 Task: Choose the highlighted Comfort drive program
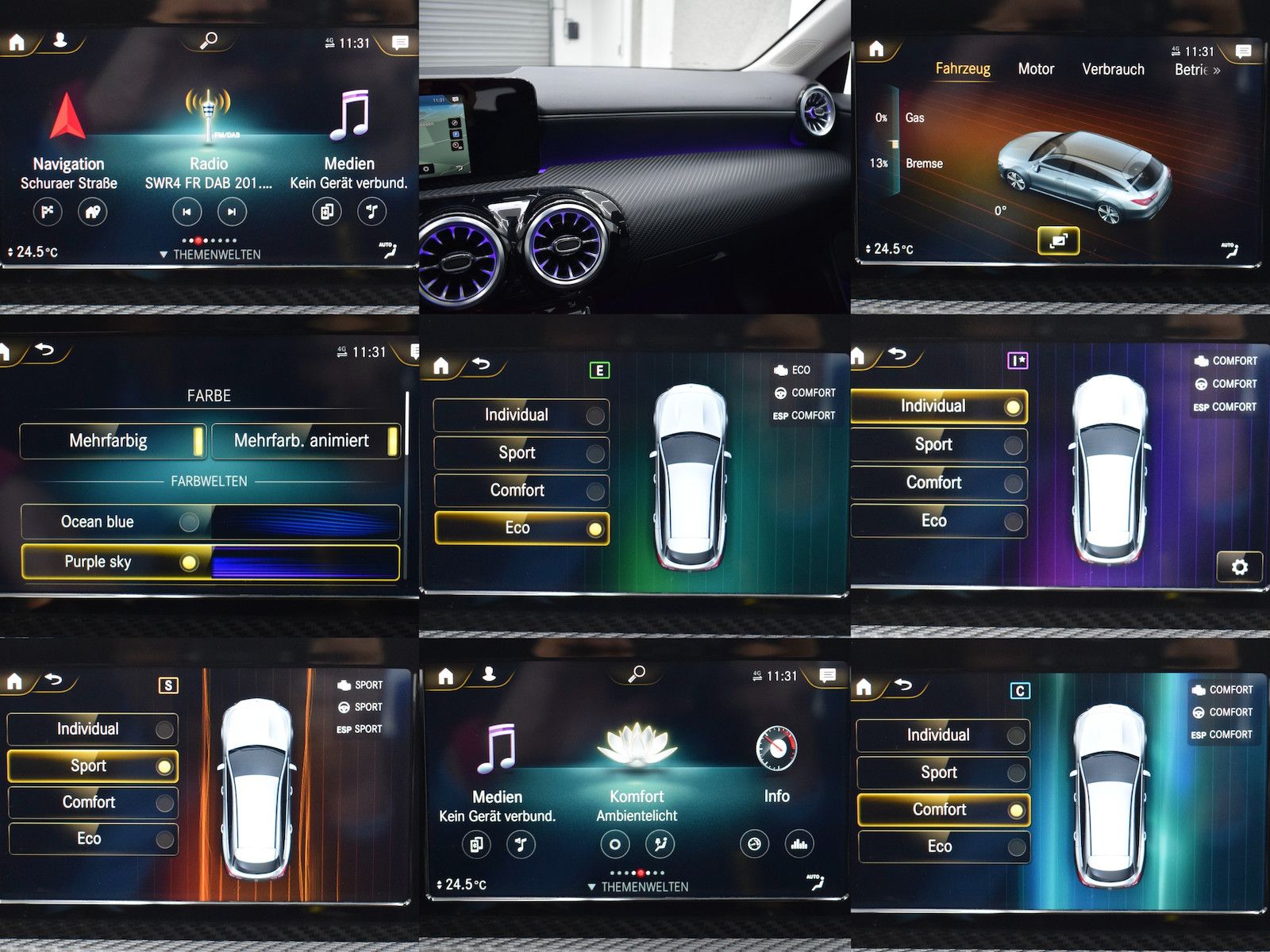point(943,810)
